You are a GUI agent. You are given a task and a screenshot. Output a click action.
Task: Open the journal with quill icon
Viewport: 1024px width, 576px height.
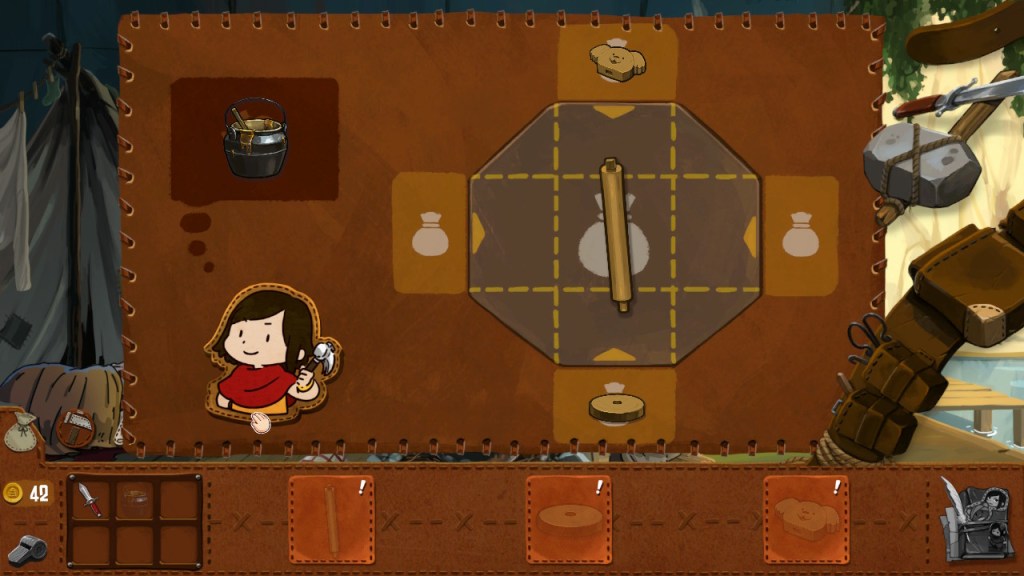tap(976, 518)
